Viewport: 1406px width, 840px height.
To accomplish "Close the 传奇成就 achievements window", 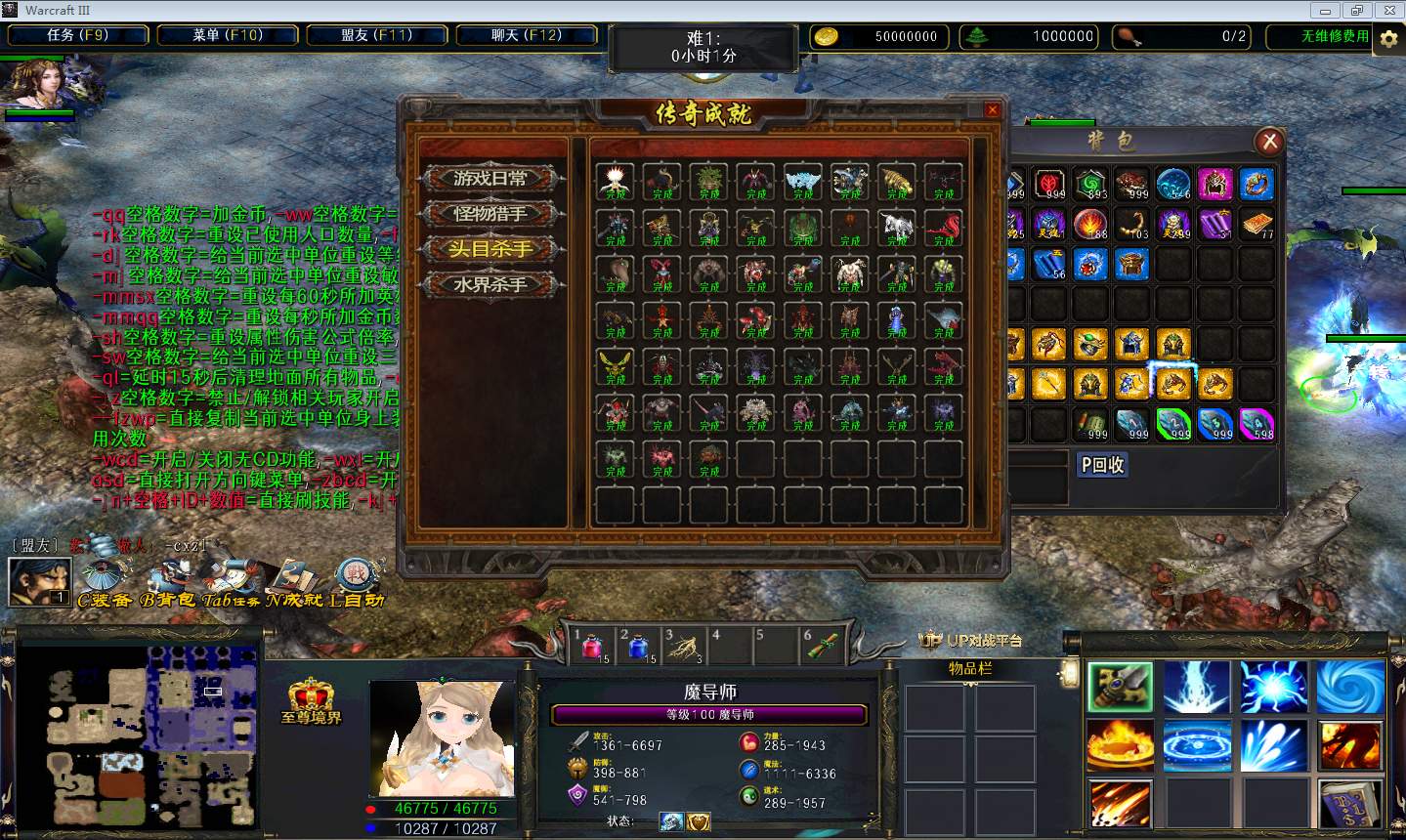I will click(992, 109).
